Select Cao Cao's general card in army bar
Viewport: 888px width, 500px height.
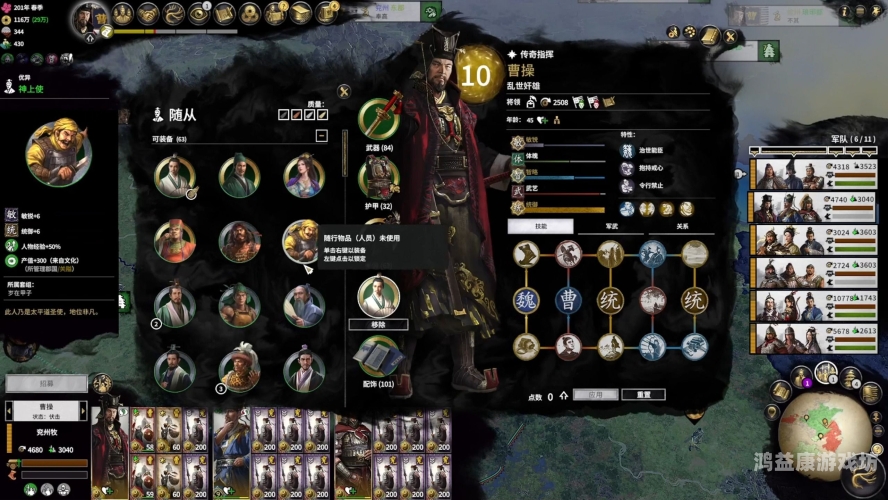coord(110,445)
